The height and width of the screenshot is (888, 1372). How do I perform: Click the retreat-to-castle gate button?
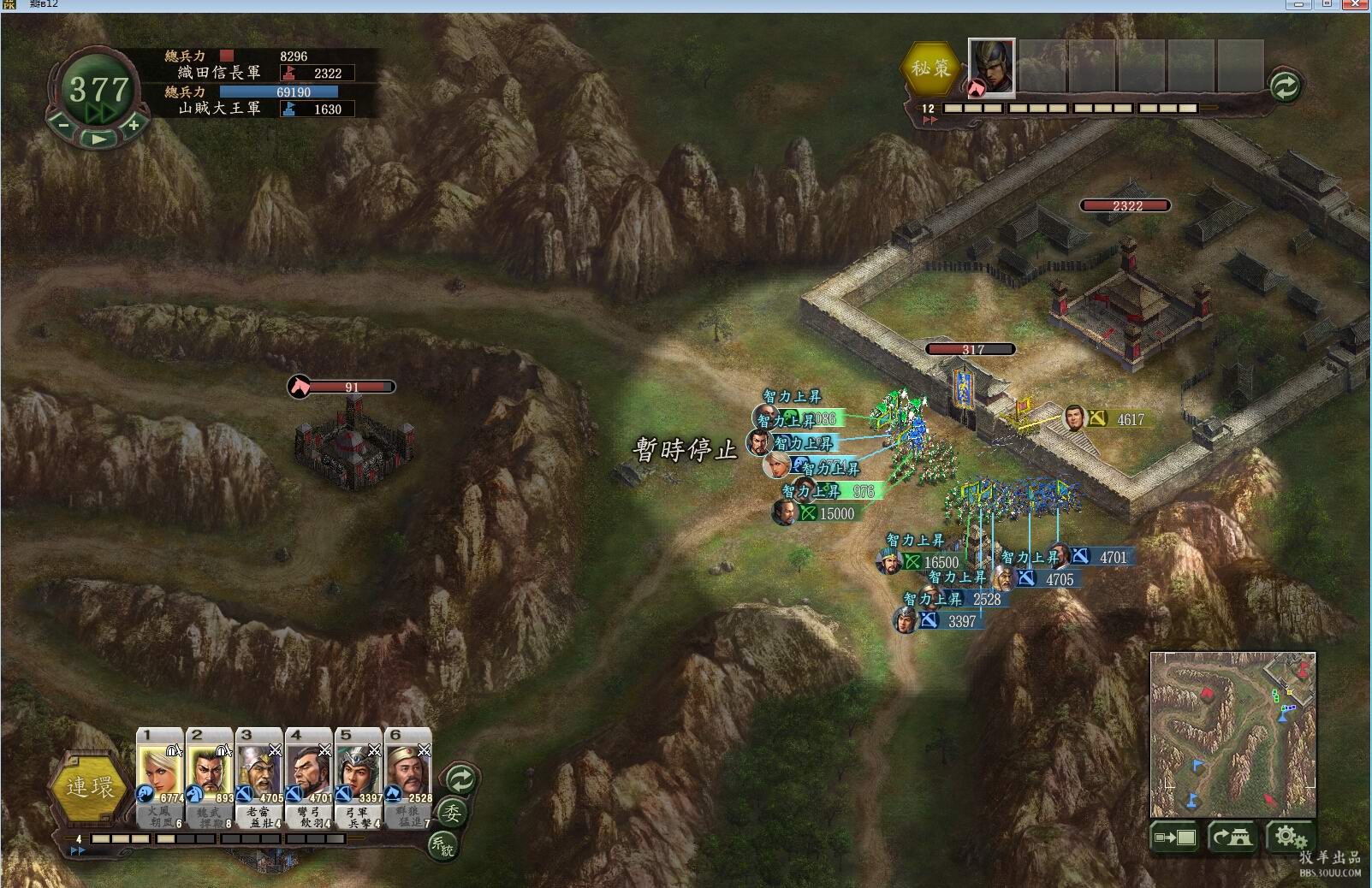pos(1232,837)
